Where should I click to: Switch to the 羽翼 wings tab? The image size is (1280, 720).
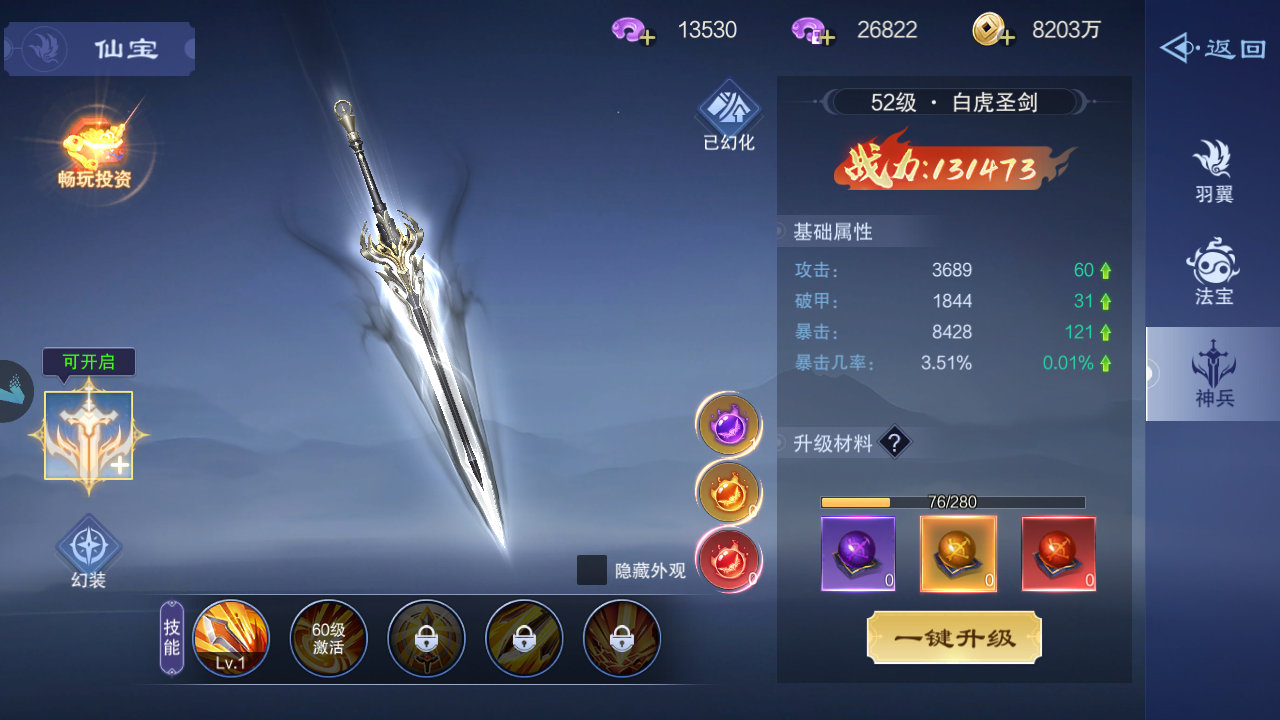tap(1213, 172)
